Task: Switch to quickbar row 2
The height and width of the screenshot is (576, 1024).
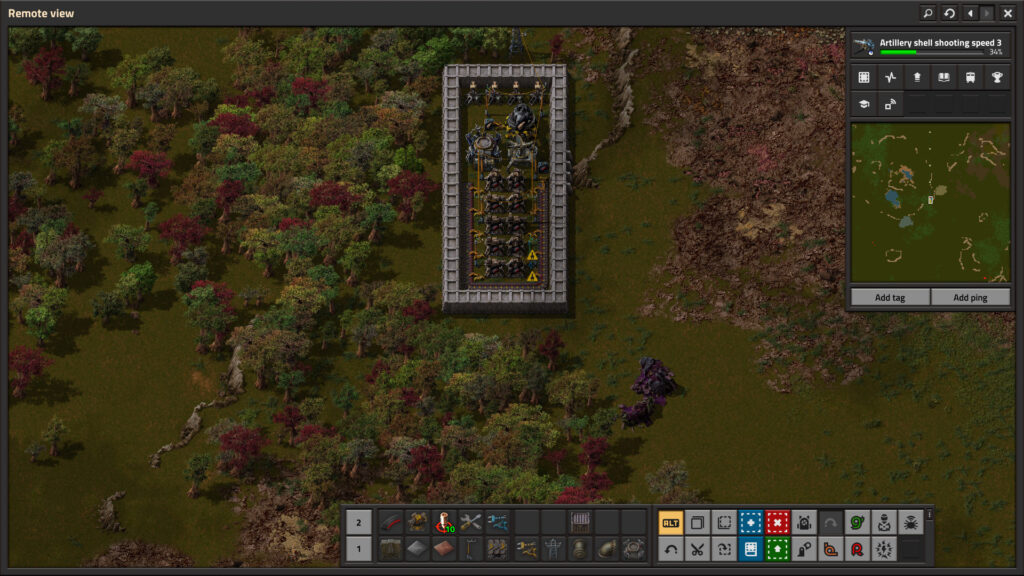Action: [x=359, y=522]
